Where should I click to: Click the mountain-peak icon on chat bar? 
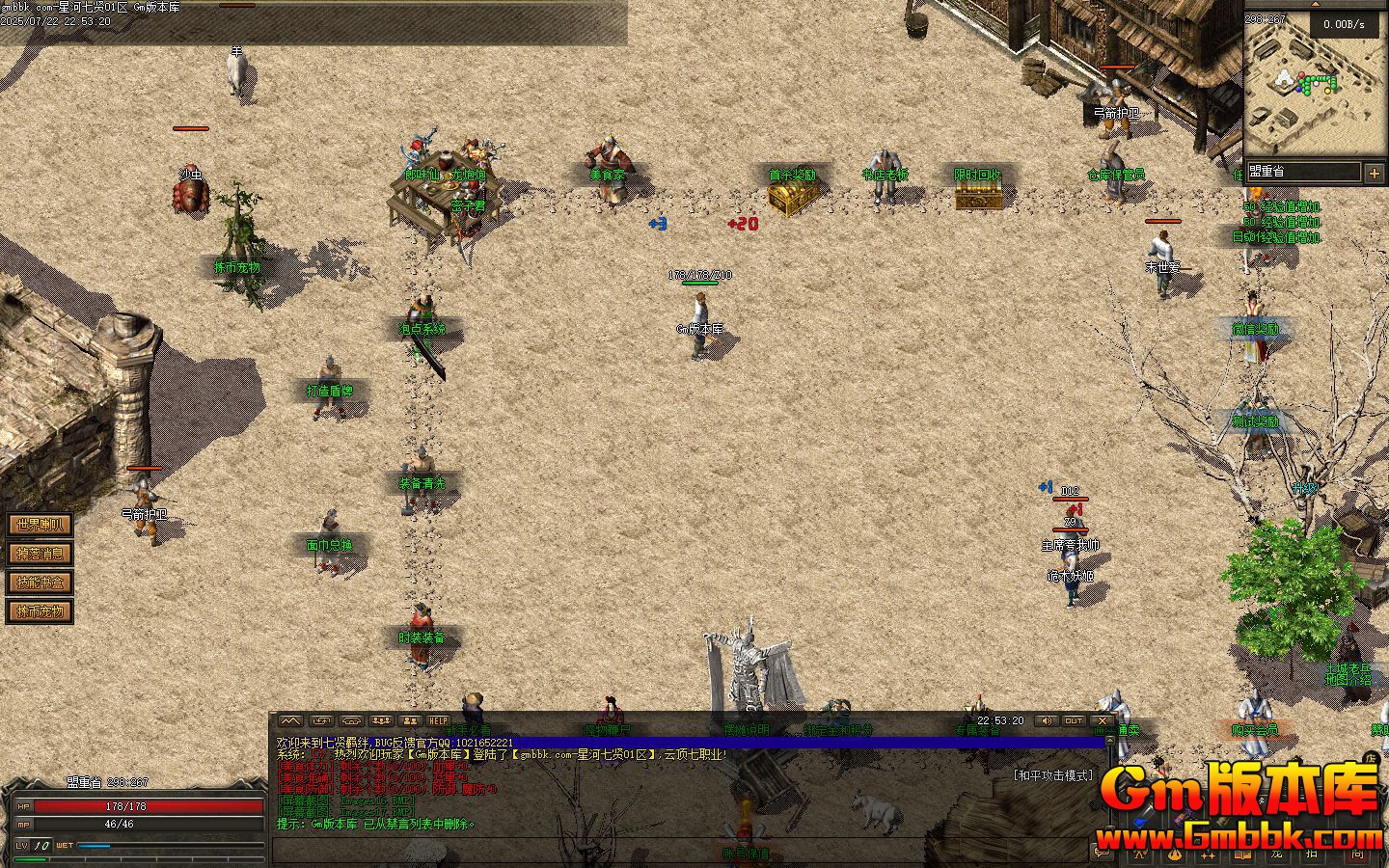[290, 720]
